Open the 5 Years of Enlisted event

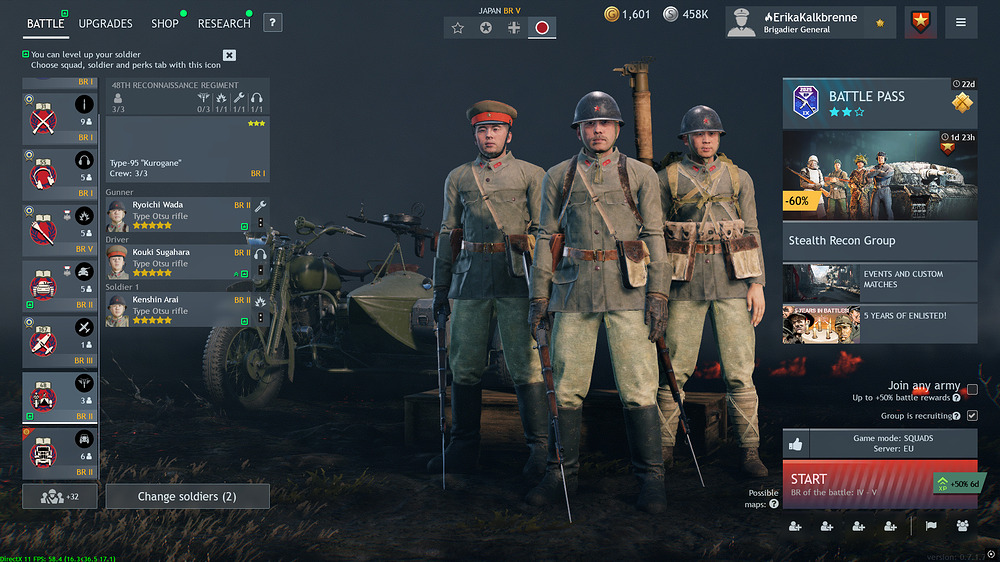point(879,323)
